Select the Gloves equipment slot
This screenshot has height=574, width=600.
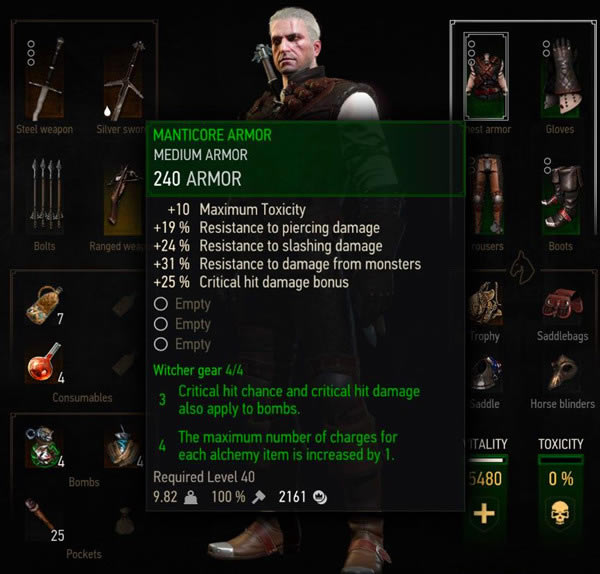(560, 75)
